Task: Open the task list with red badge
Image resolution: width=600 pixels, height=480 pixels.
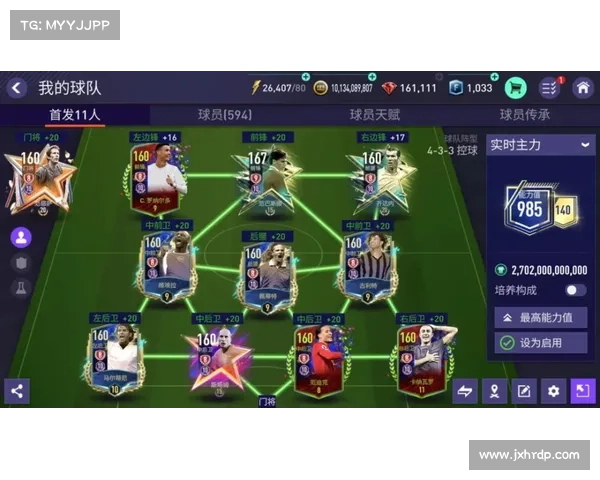Action: coord(550,88)
